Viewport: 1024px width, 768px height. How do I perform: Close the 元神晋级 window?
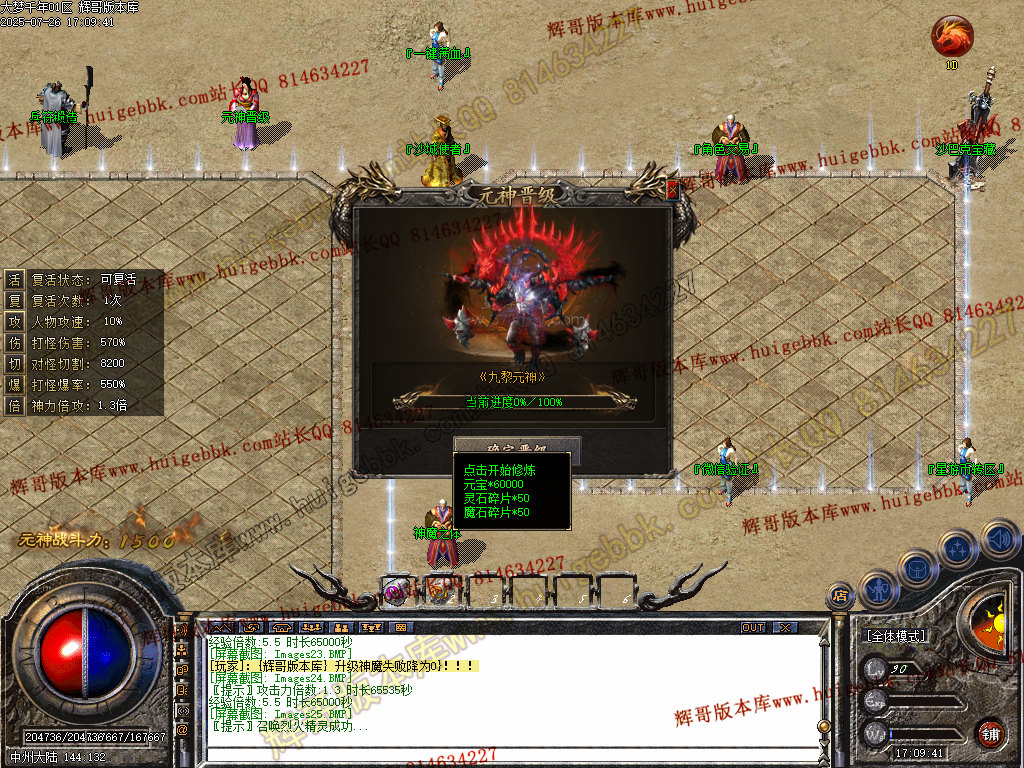tap(673, 188)
